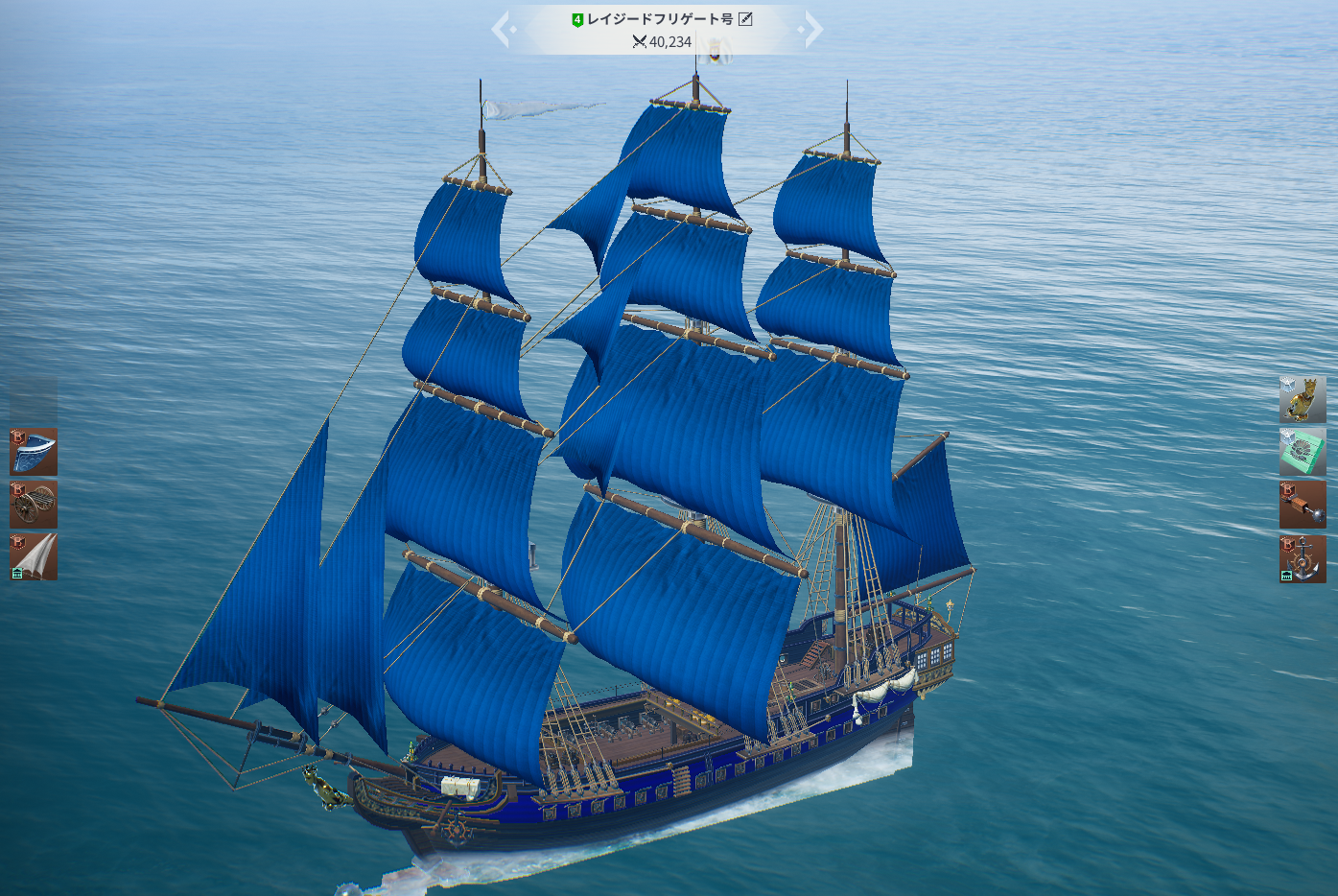Switch to the previous ship with left arrow
The image size is (1338, 896).
pos(502,30)
